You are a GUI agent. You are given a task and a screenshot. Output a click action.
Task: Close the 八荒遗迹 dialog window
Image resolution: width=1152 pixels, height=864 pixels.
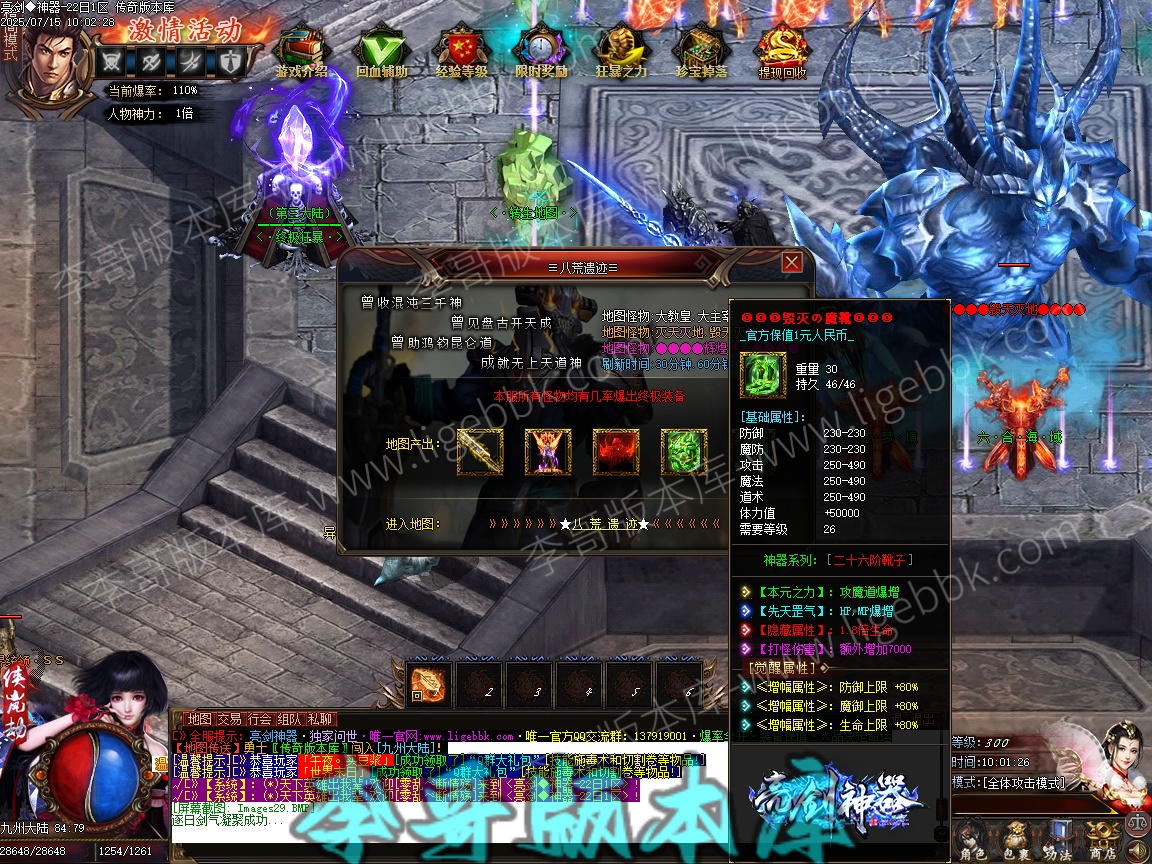(792, 262)
